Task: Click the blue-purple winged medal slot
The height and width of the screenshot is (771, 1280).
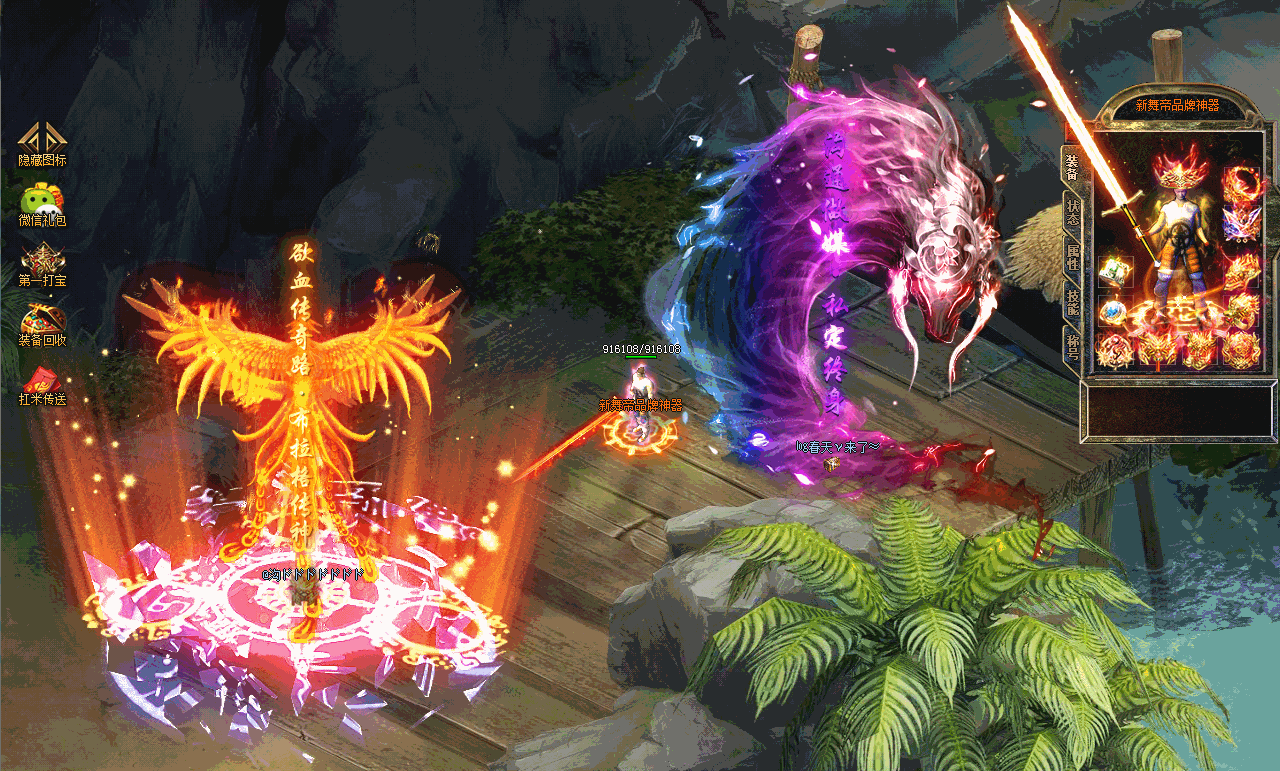Action: coord(1241,224)
